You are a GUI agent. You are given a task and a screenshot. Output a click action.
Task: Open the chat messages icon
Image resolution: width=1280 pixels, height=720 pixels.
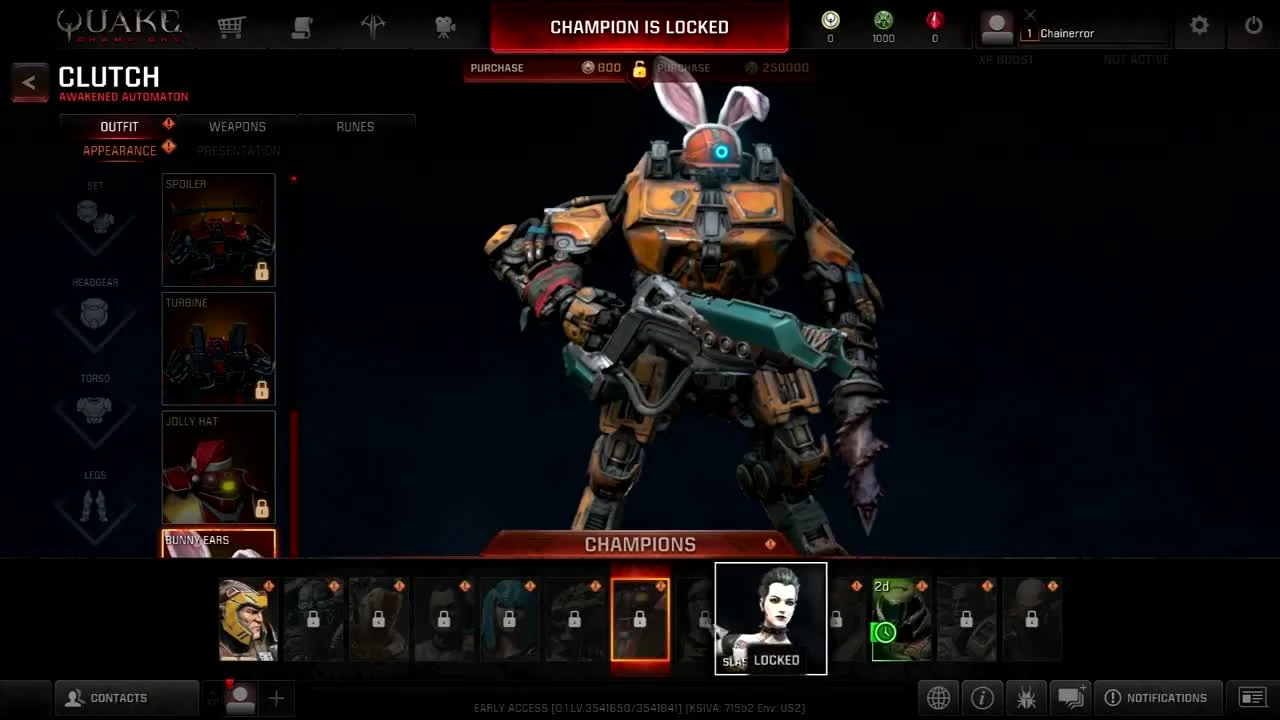tap(1071, 697)
